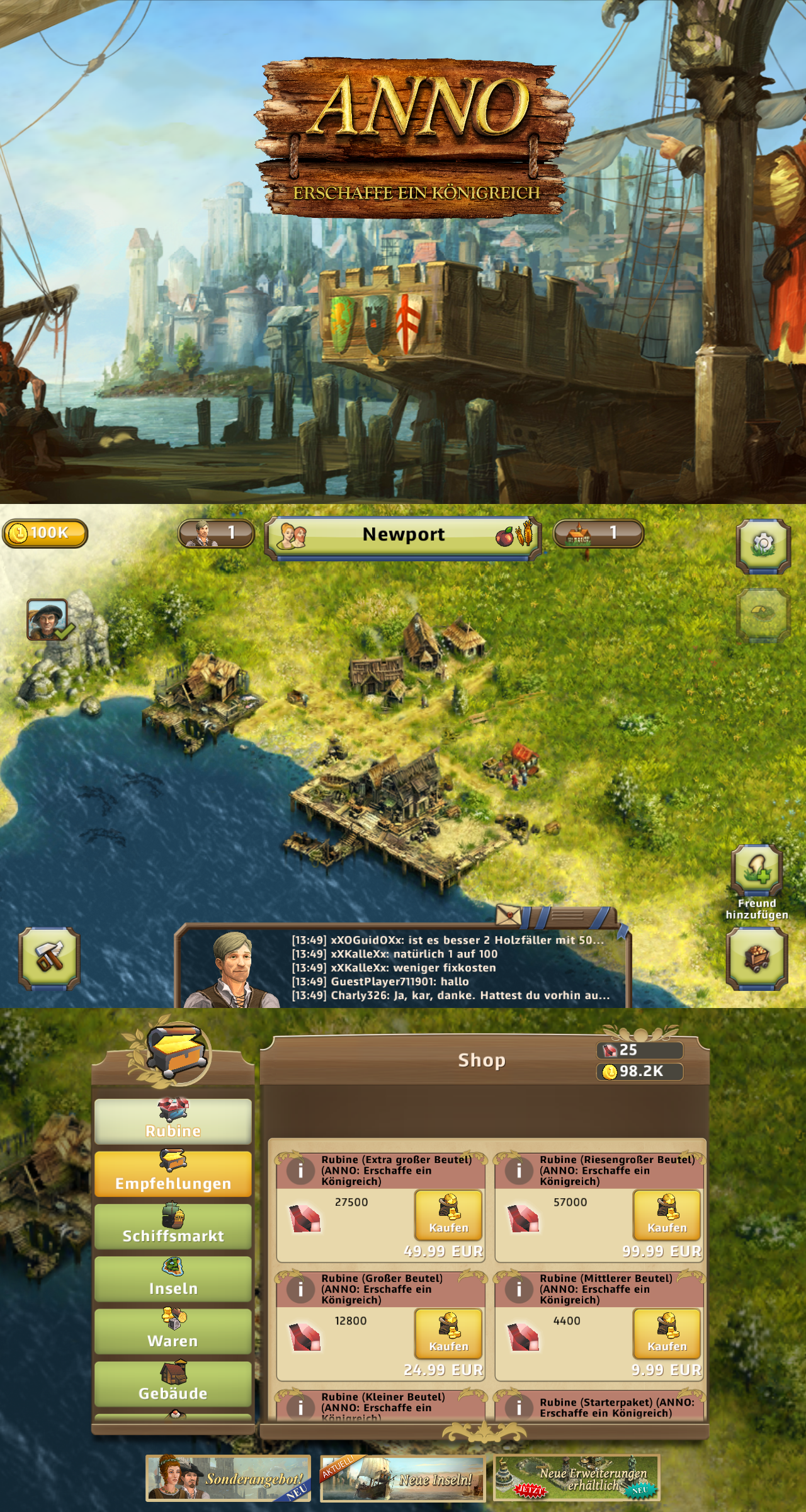
Task: Show info for Rubine Extra großer Beutel
Action: click(300, 1171)
